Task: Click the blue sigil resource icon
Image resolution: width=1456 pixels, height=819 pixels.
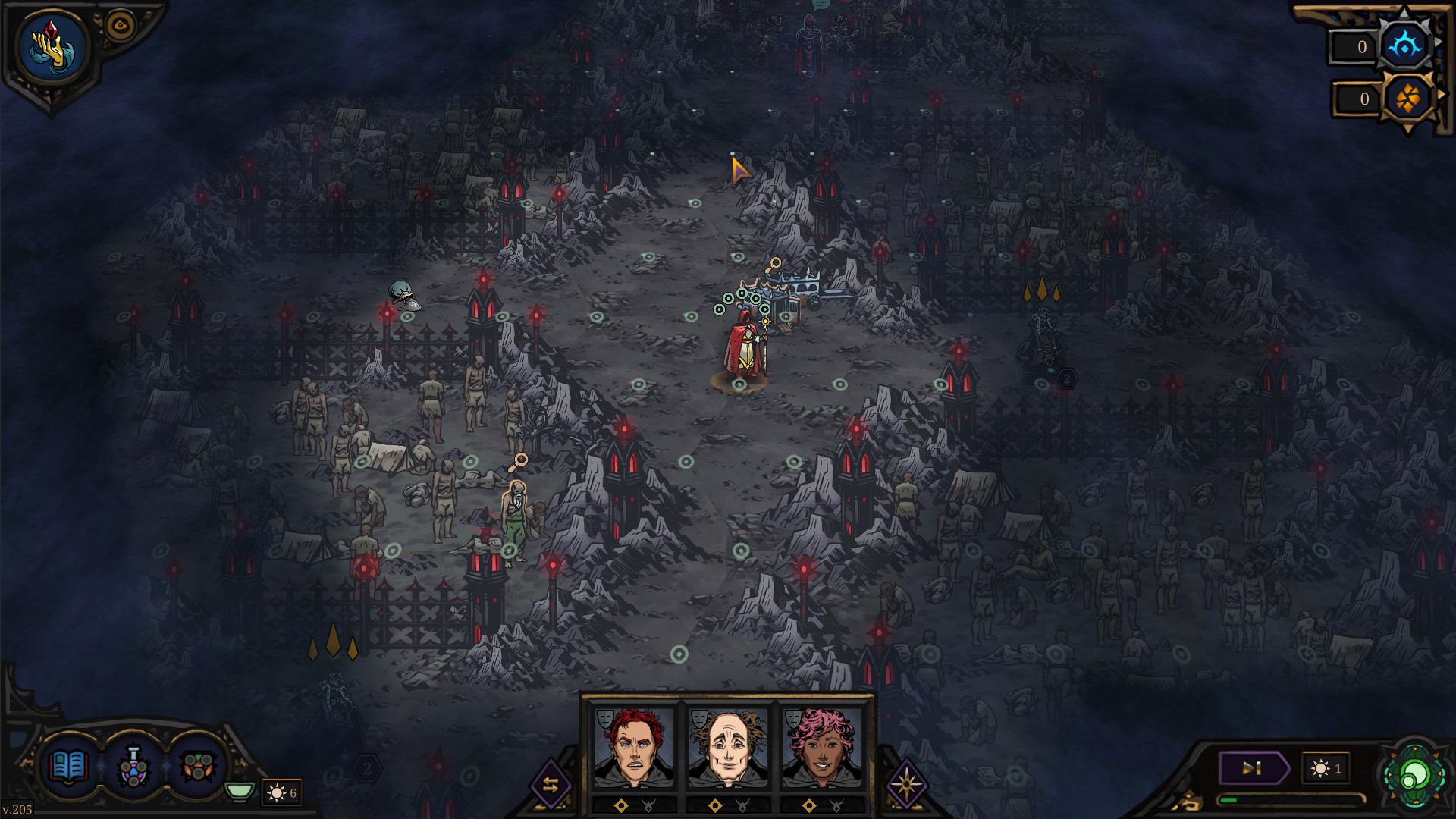Action: (1404, 47)
